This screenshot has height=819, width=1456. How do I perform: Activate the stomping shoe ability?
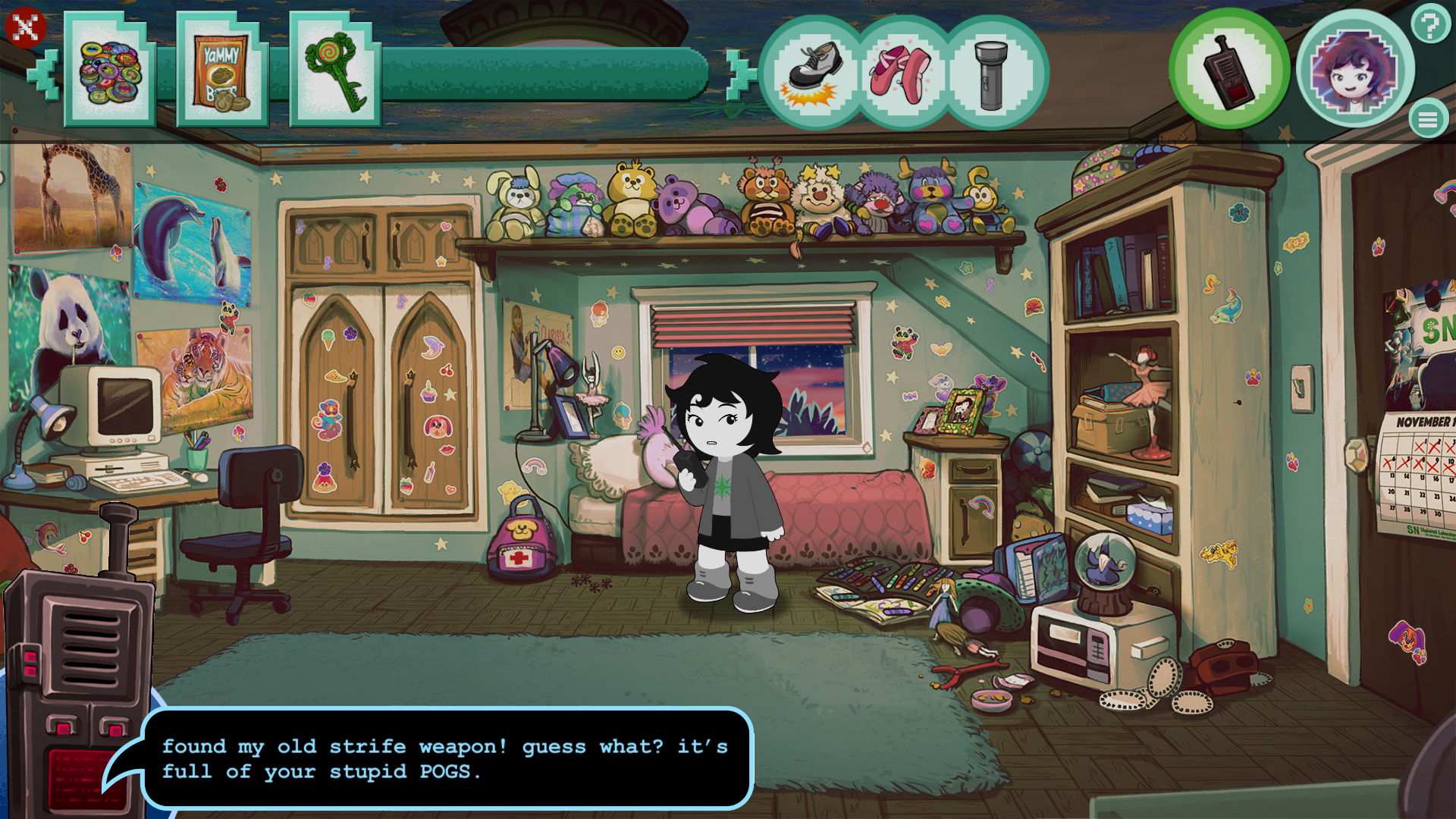pos(815,72)
